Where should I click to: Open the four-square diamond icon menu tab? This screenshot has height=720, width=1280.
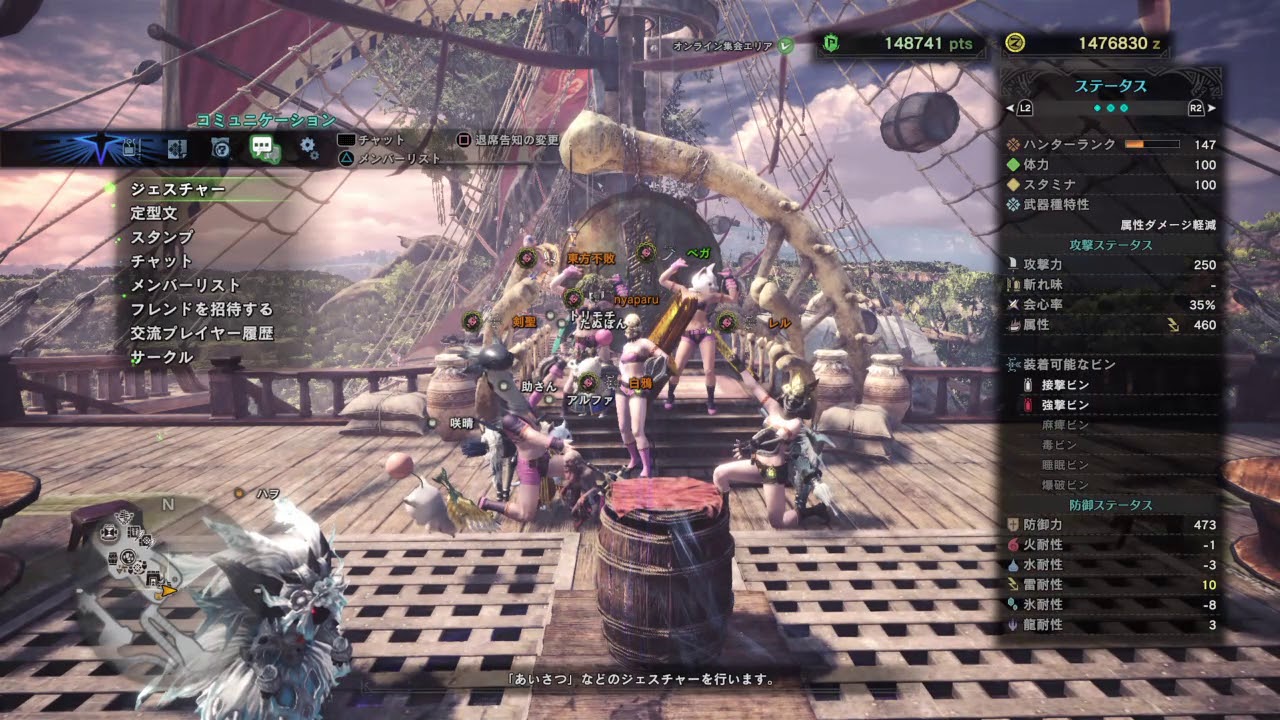click(x=177, y=149)
